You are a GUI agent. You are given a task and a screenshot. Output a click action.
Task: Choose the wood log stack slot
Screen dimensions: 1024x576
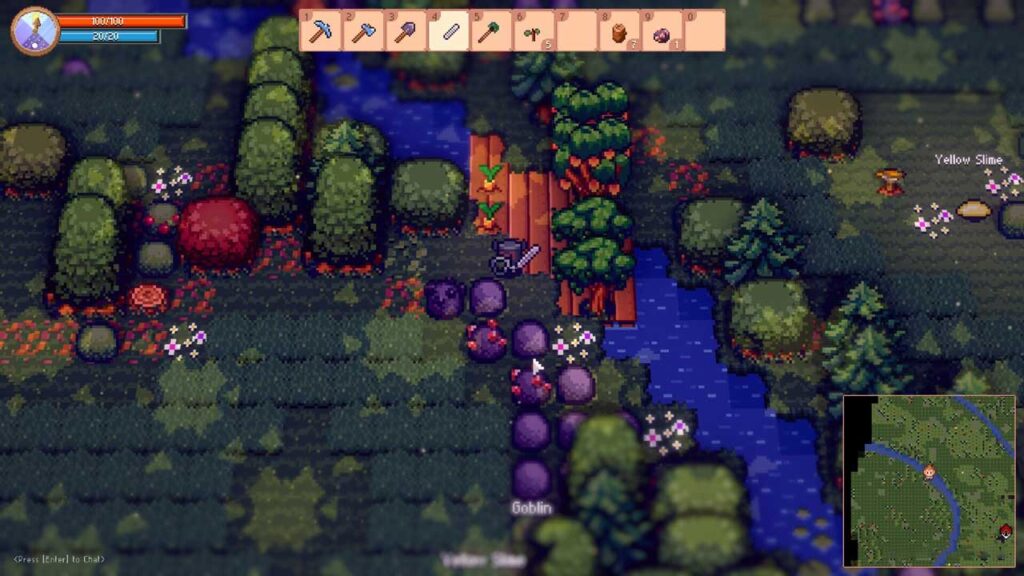619,32
